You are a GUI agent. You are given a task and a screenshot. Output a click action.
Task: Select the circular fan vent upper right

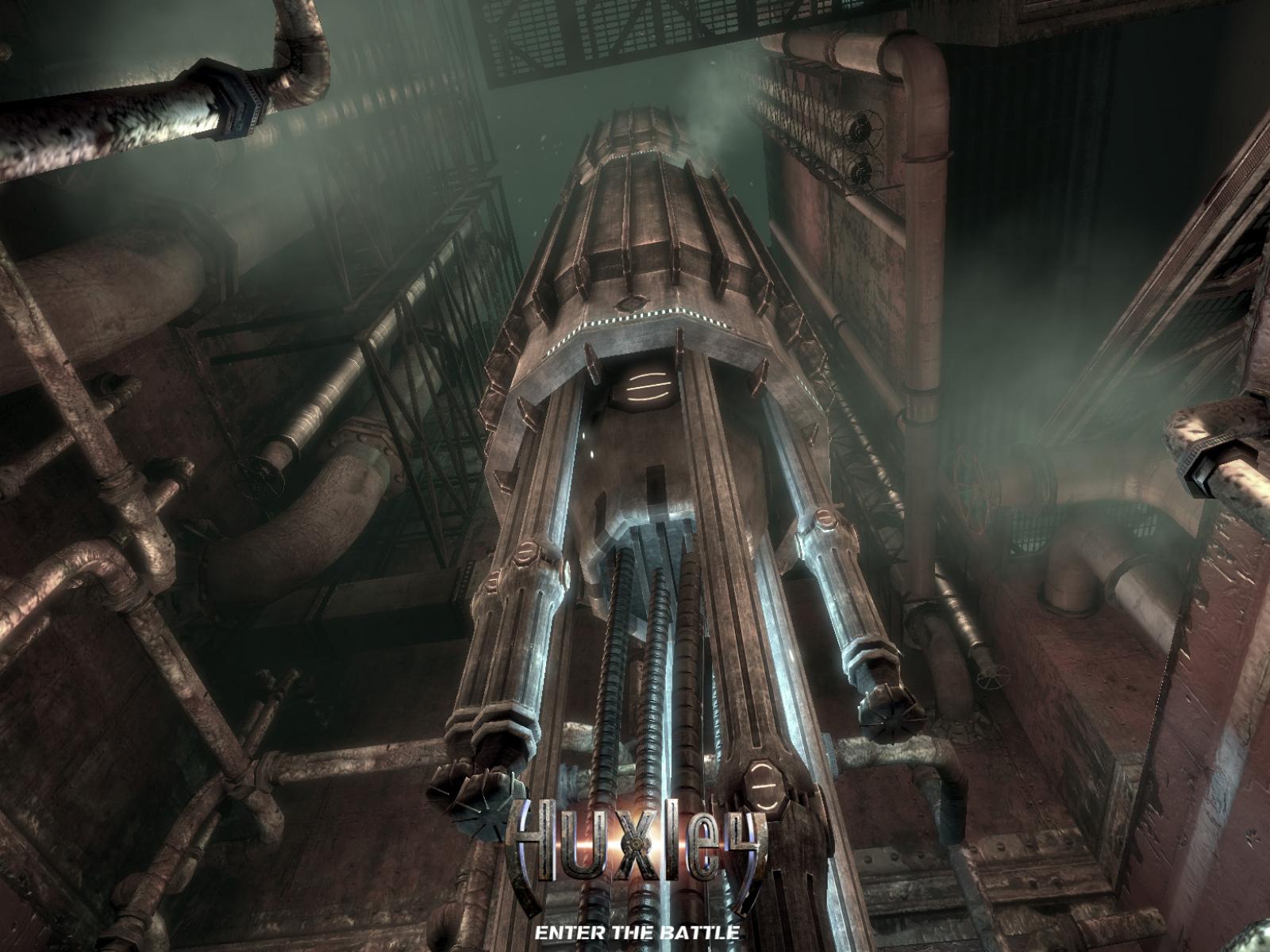[860, 127]
